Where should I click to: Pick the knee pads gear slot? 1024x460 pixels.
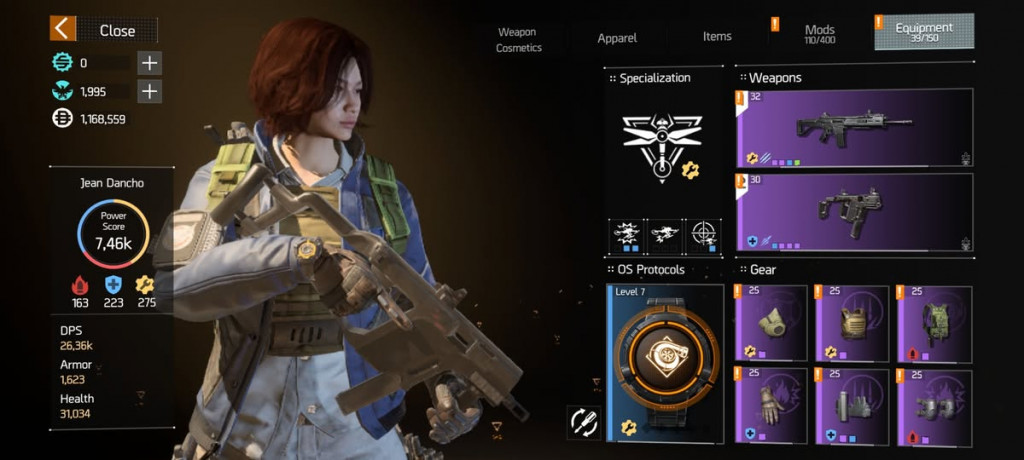click(x=934, y=405)
